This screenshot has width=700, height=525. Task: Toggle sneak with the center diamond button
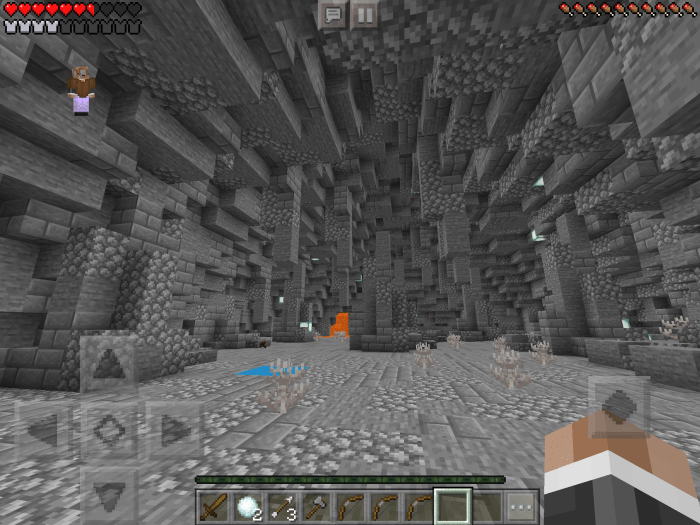click(108, 430)
